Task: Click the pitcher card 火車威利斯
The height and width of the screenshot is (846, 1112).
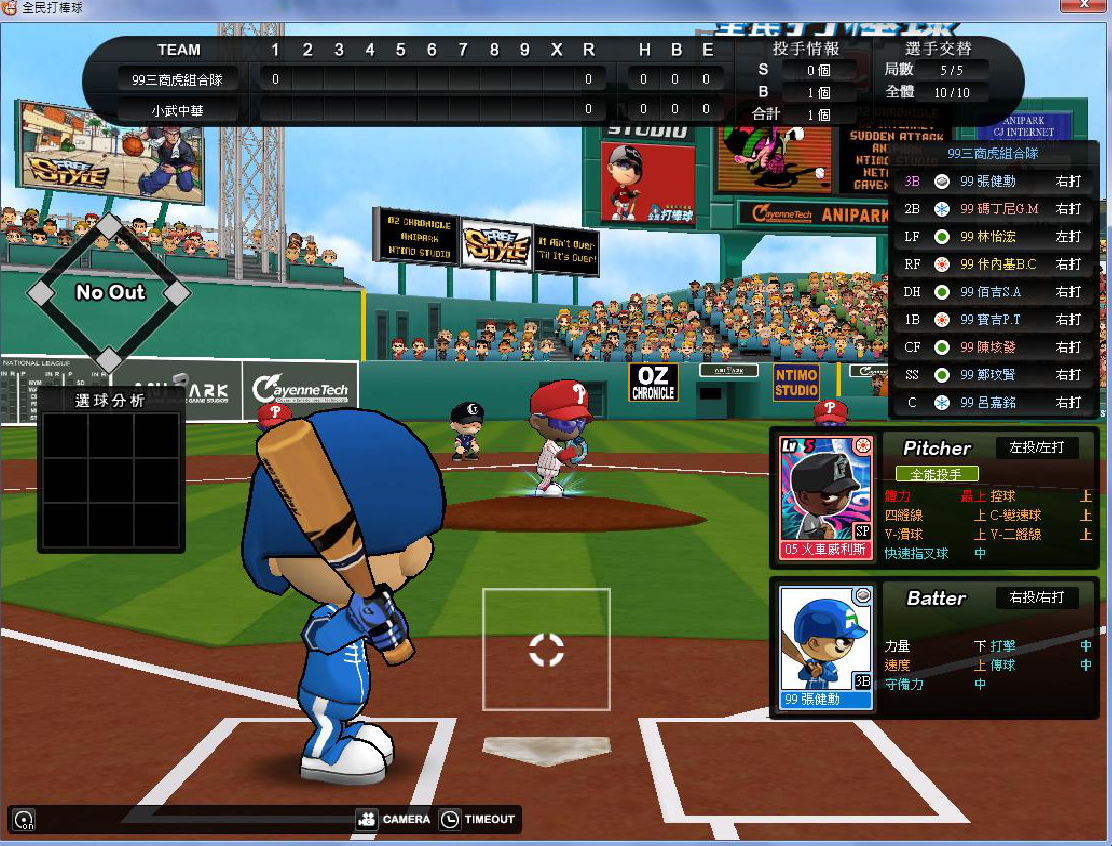Action: (x=826, y=497)
